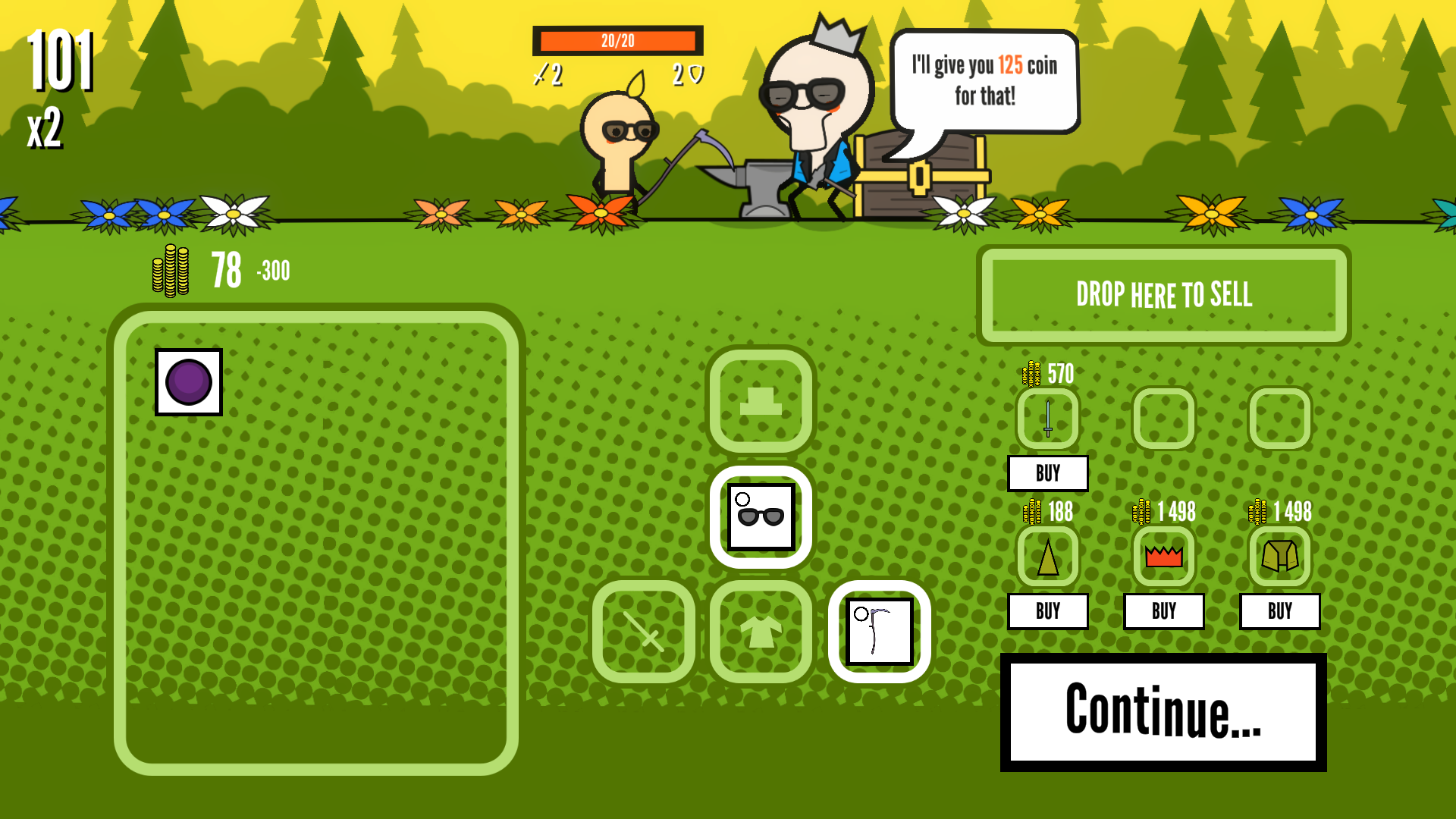
Task: Click BUY under the red crown
Action: click(x=1164, y=611)
